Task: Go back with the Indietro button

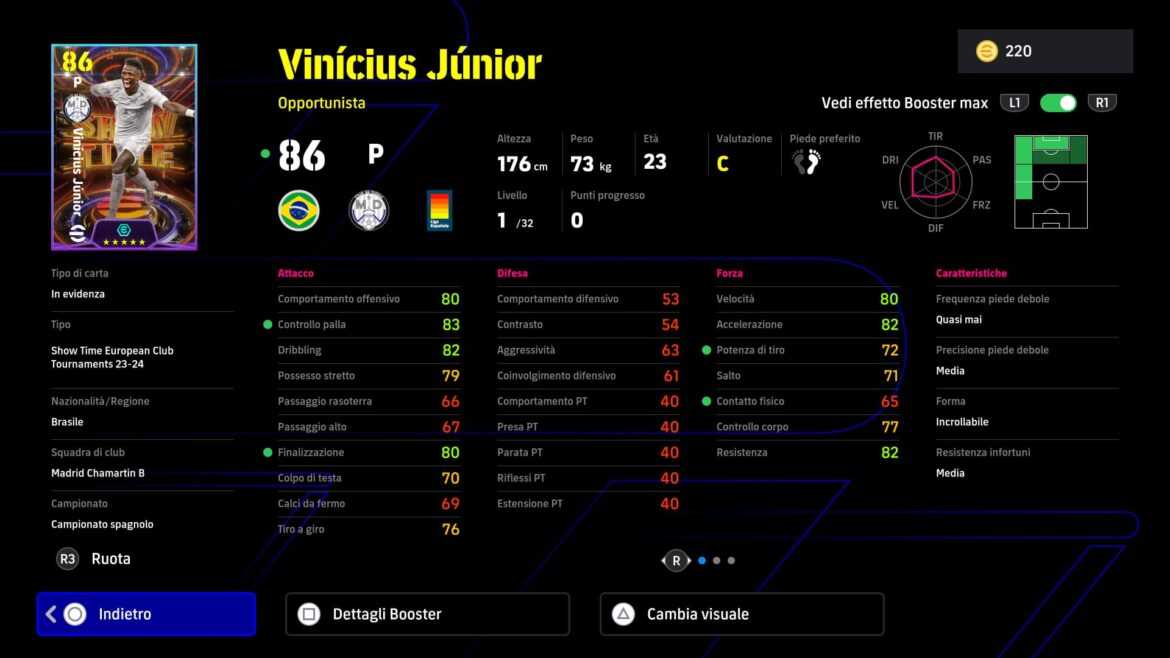Action: [146, 614]
